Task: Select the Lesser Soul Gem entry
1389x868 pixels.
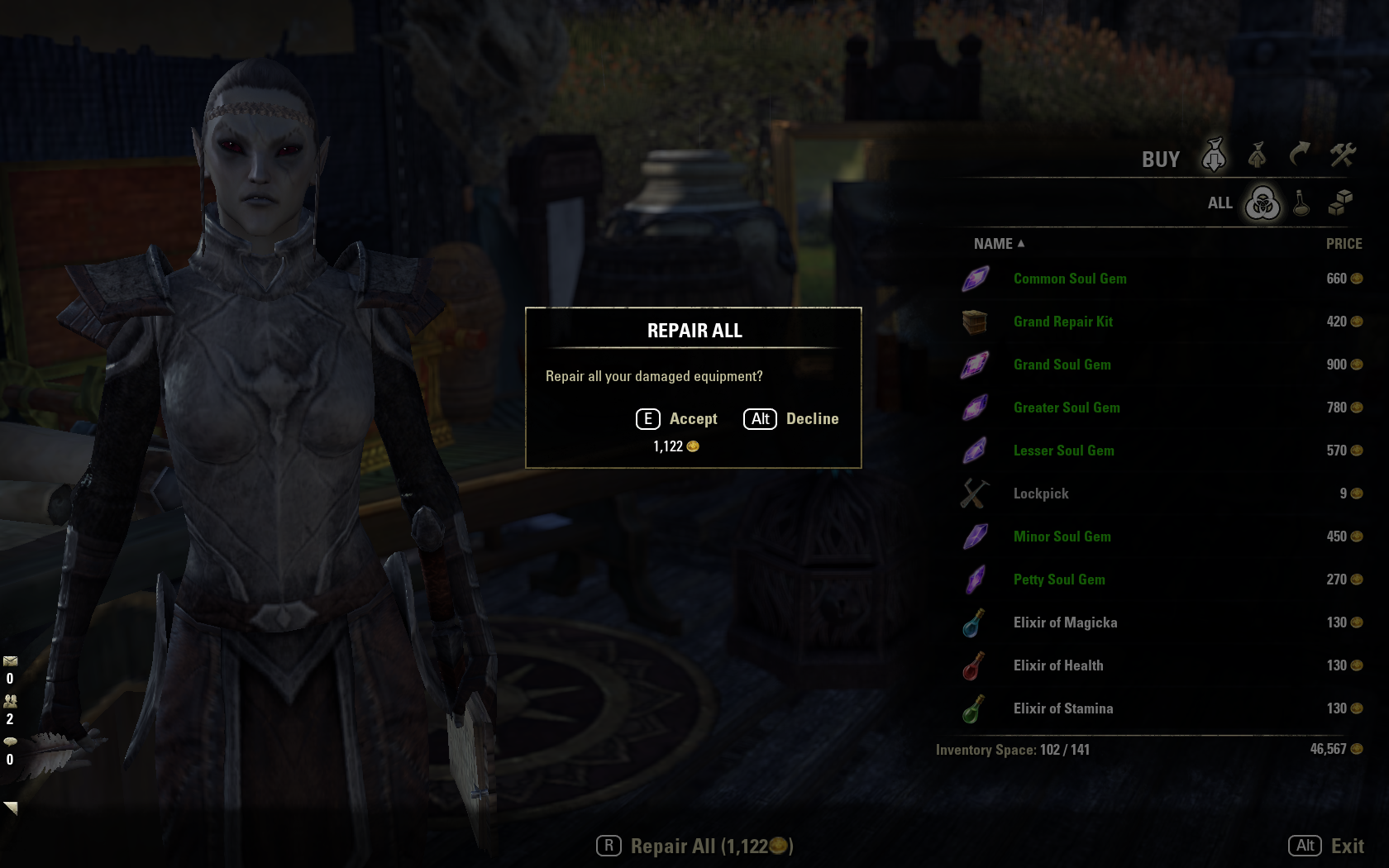Action: point(1064,451)
